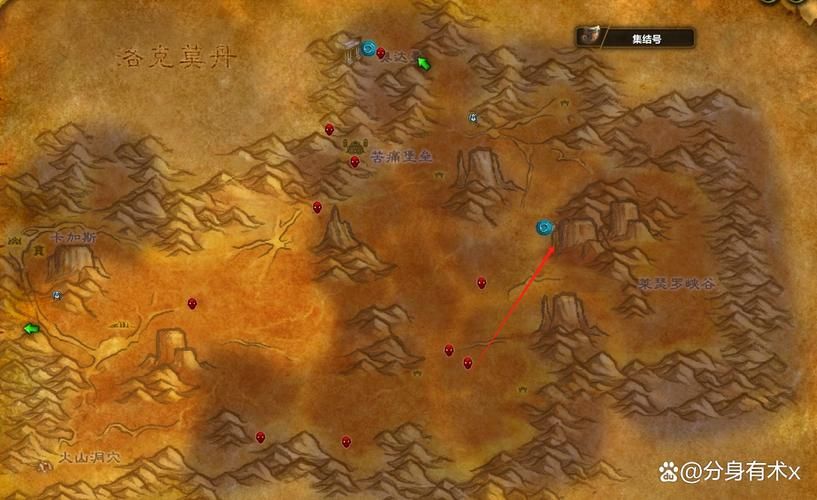Click the green arrow marker near 卡达
This screenshot has width=817, height=500.
(x=424, y=64)
